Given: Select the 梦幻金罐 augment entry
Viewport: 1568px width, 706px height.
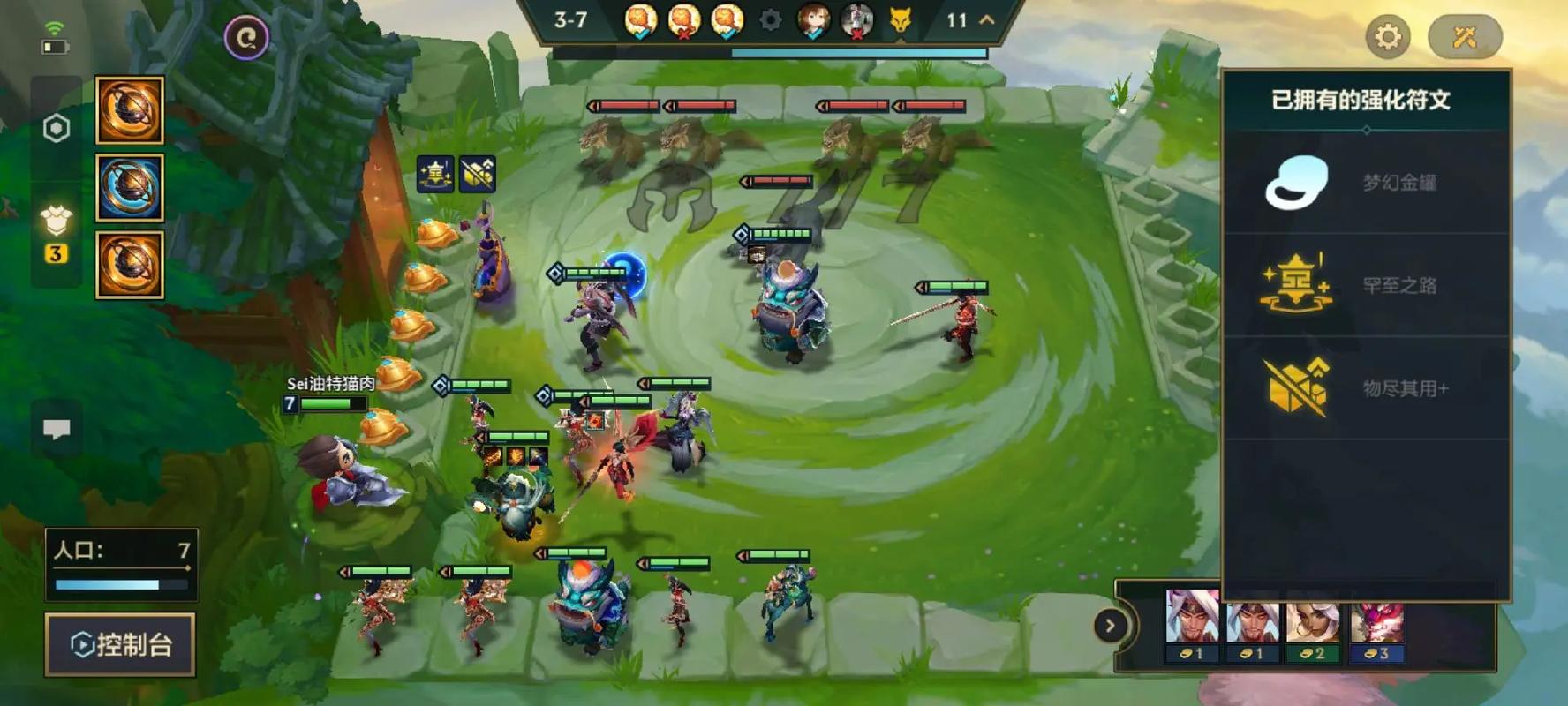Looking at the screenshot, I should point(1365,183).
